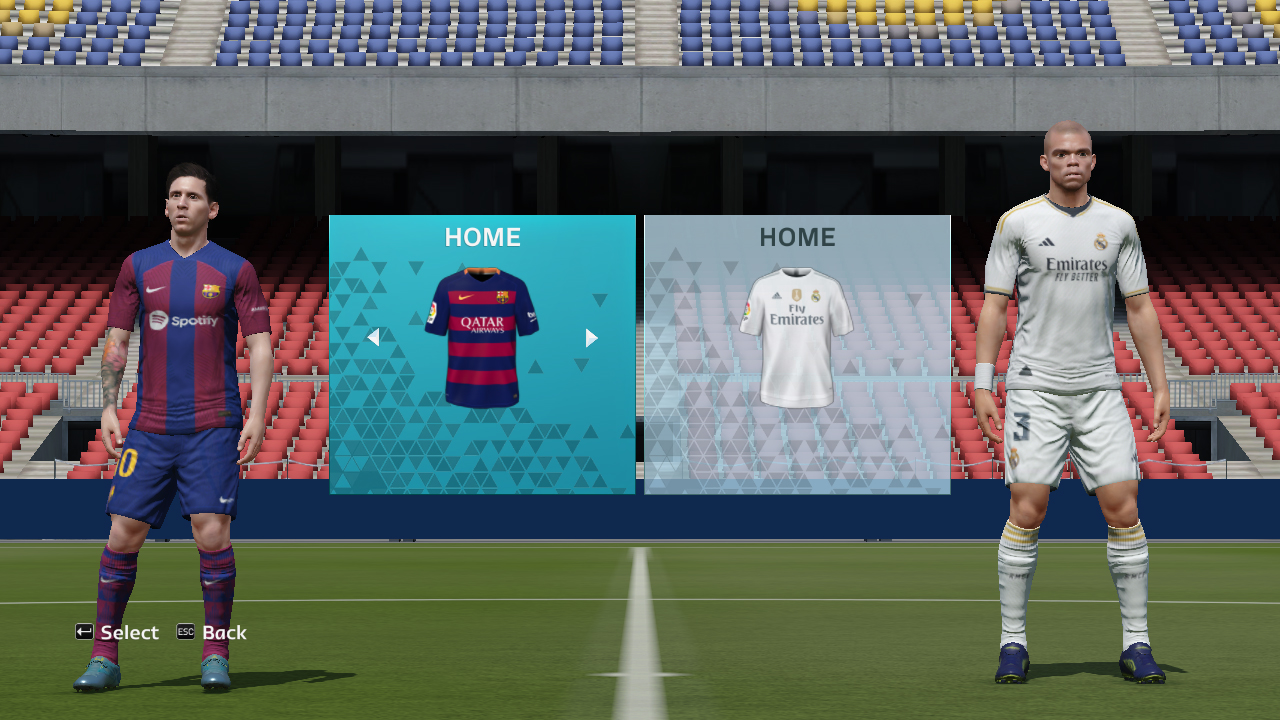The width and height of the screenshot is (1280, 720).
Task: Browse to the next Barcelona kit with right arrow
Action: [590, 337]
